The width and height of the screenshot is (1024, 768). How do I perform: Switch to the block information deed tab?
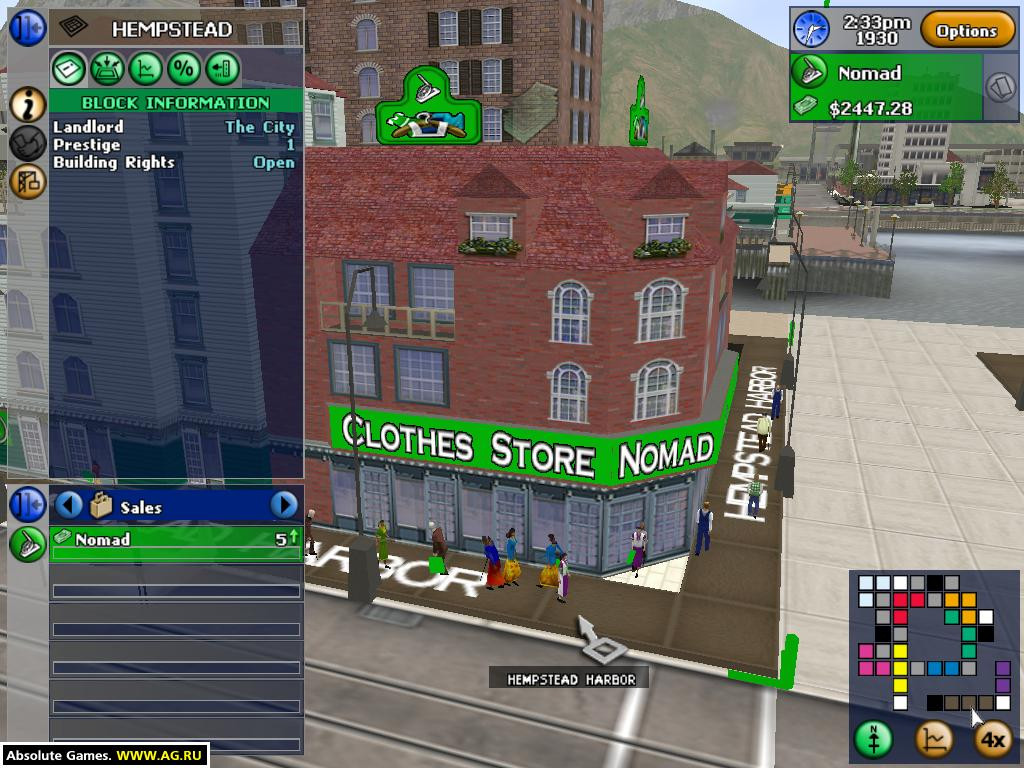(x=69, y=68)
